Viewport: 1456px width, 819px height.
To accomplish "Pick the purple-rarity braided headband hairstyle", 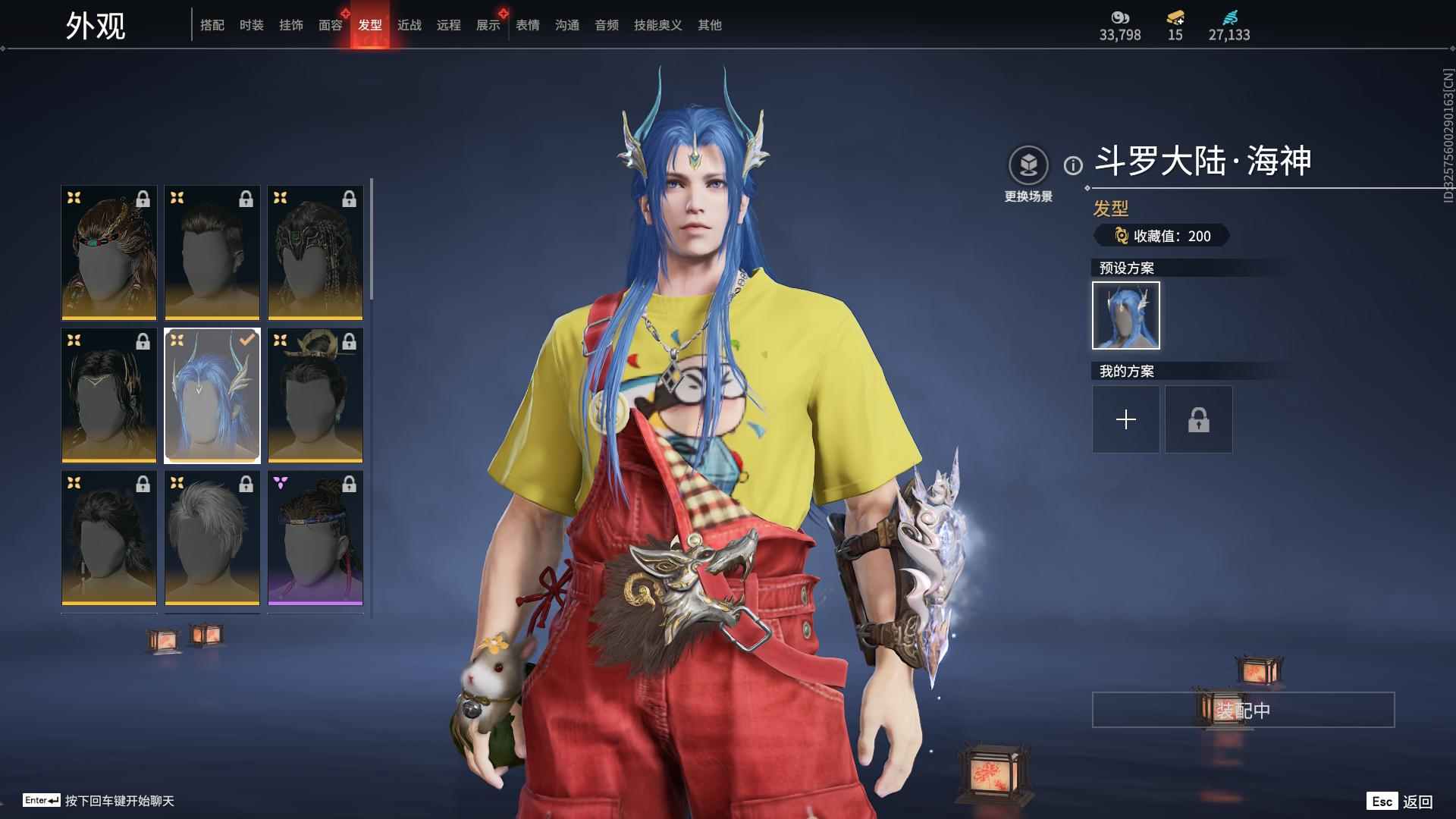I will click(315, 538).
